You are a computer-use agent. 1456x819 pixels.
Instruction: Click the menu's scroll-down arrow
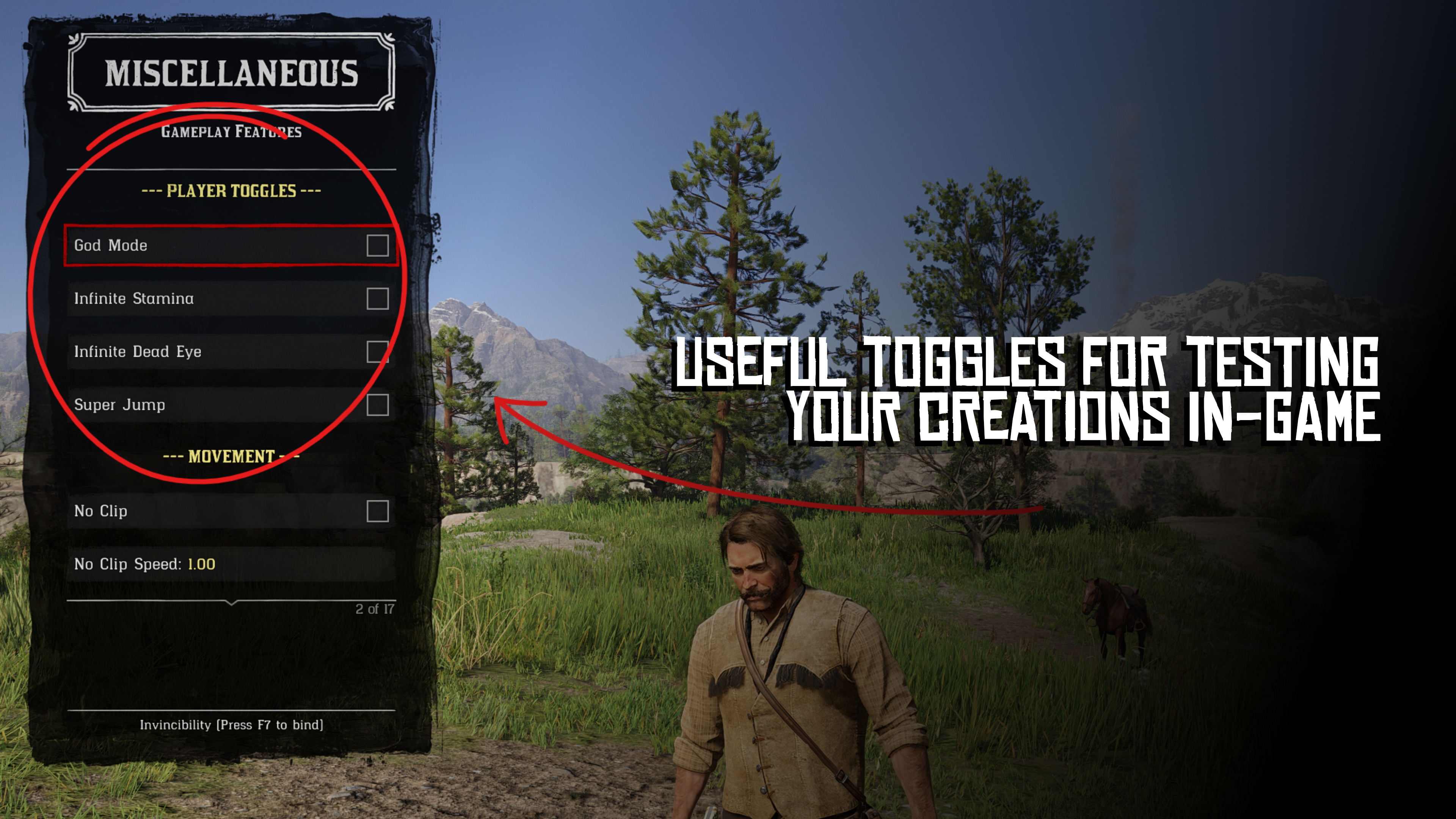(x=231, y=603)
